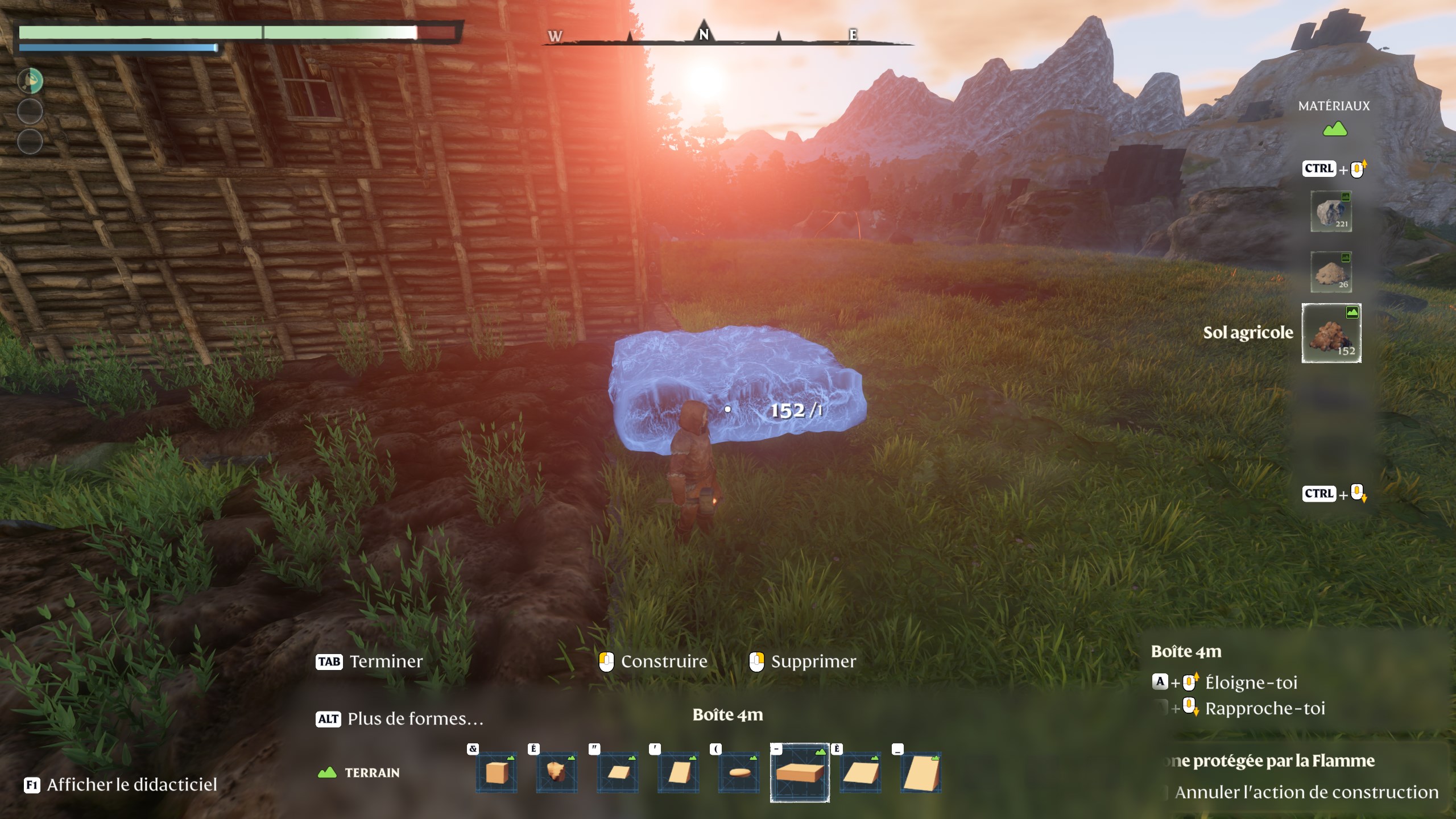Screen dimensions: 1456x819
Task: Select the tall ramp slot marked underscore
Action: coord(921,773)
